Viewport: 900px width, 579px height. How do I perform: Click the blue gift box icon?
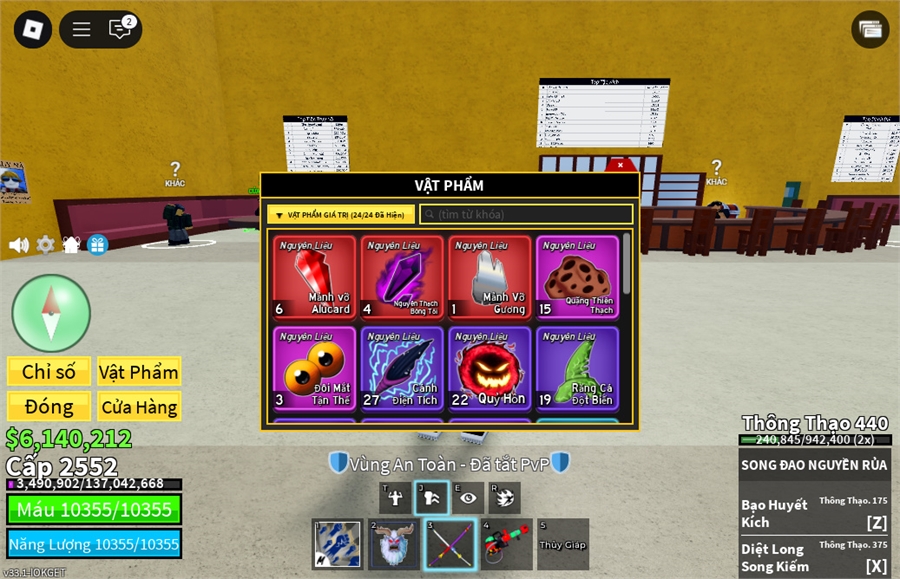(x=97, y=245)
